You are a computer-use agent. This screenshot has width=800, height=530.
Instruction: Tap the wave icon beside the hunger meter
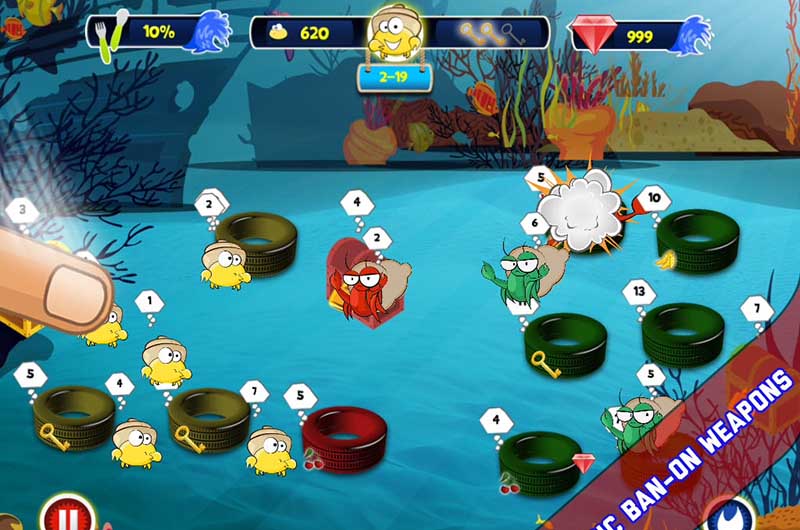(209, 32)
